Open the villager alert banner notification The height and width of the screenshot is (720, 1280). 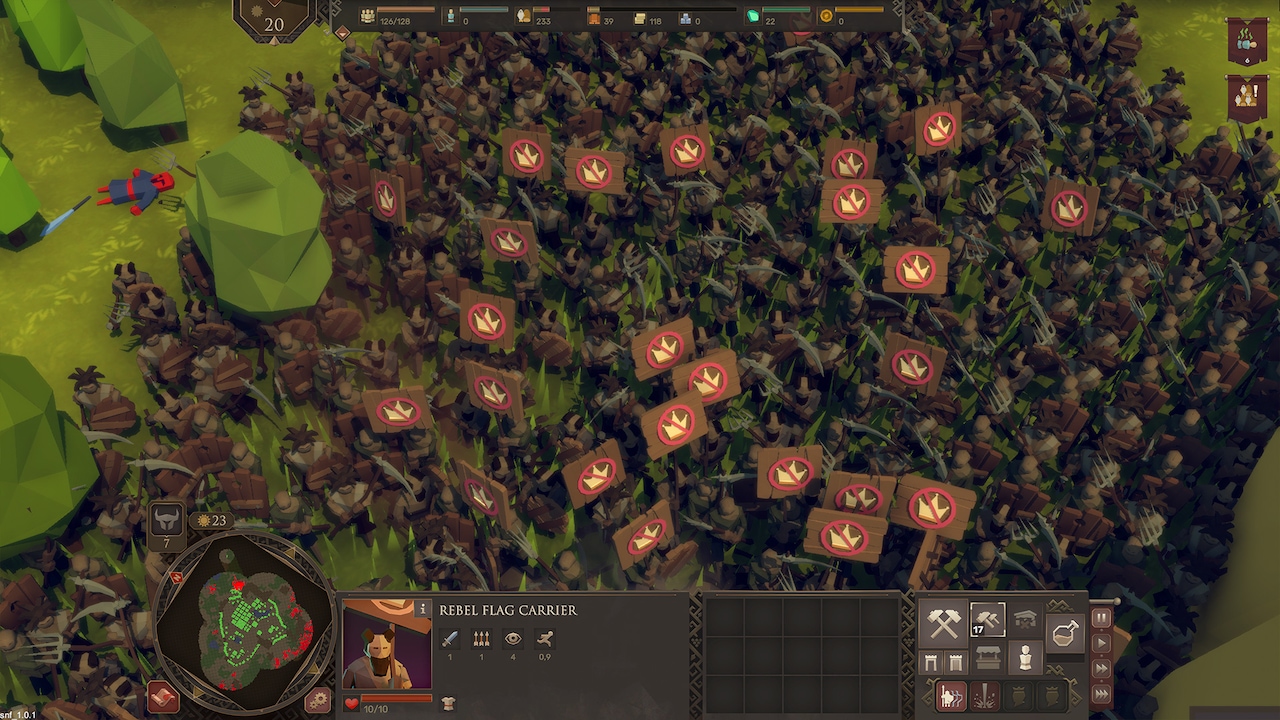1246,98
